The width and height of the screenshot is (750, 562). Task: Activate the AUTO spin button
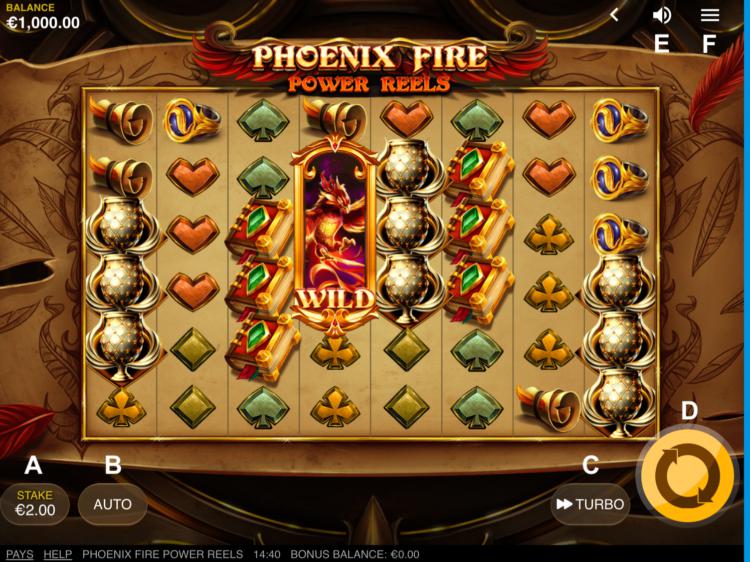(x=112, y=504)
